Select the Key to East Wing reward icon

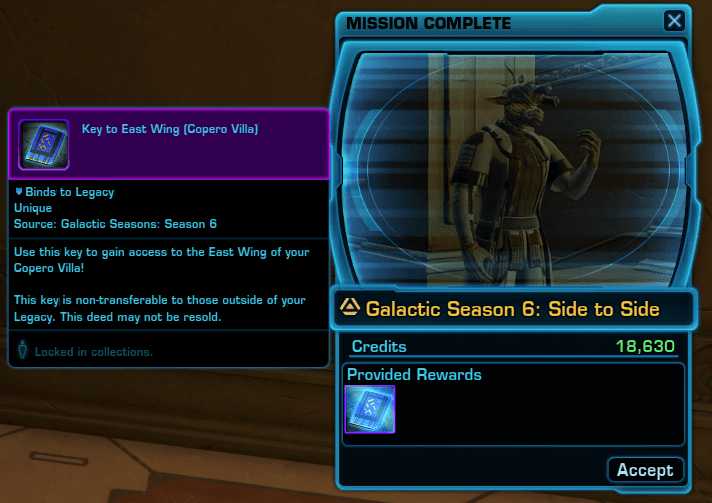point(370,410)
